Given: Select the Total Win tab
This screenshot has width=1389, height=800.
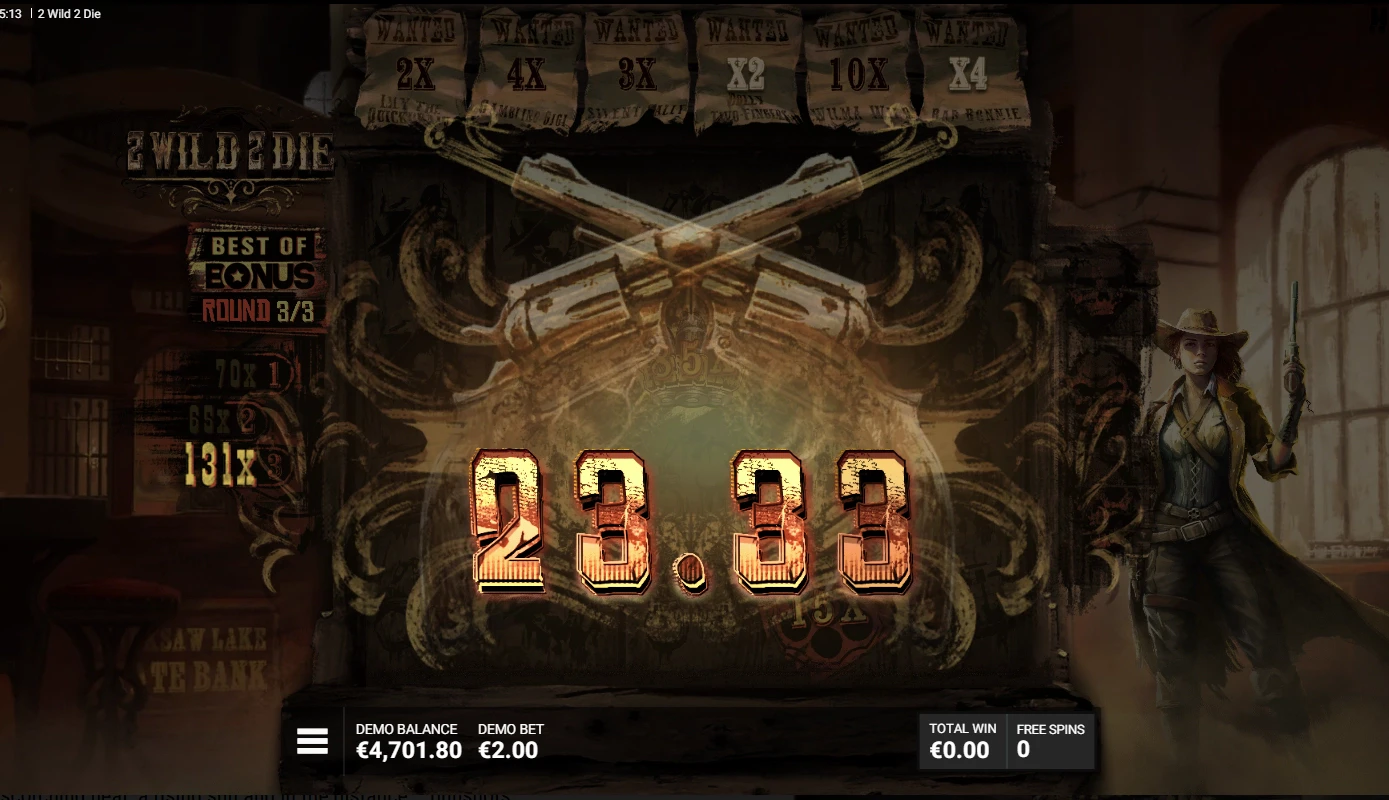Looking at the screenshot, I should pyautogui.click(x=961, y=740).
